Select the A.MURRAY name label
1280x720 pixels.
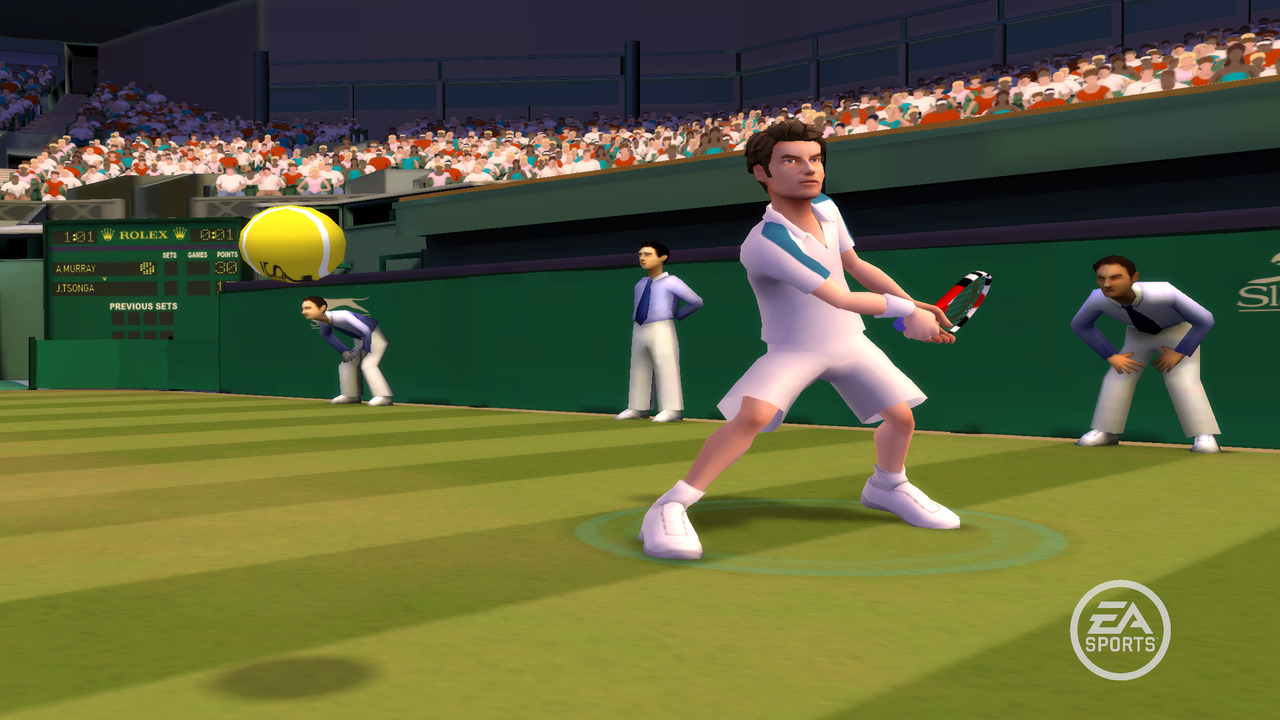[x=76, y=267]
